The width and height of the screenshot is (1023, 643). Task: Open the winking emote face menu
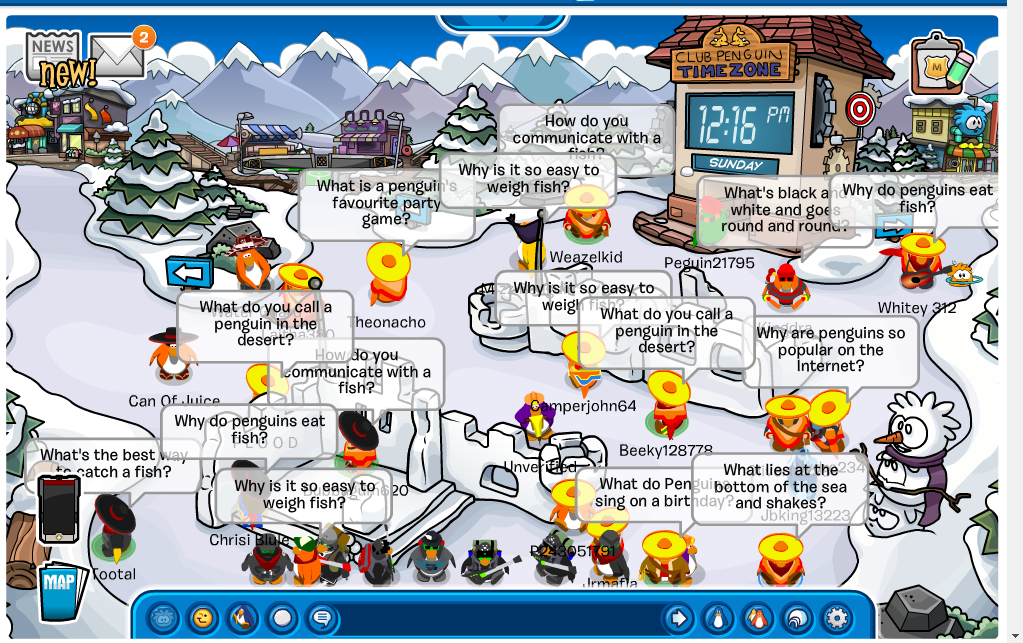[203, 618]
